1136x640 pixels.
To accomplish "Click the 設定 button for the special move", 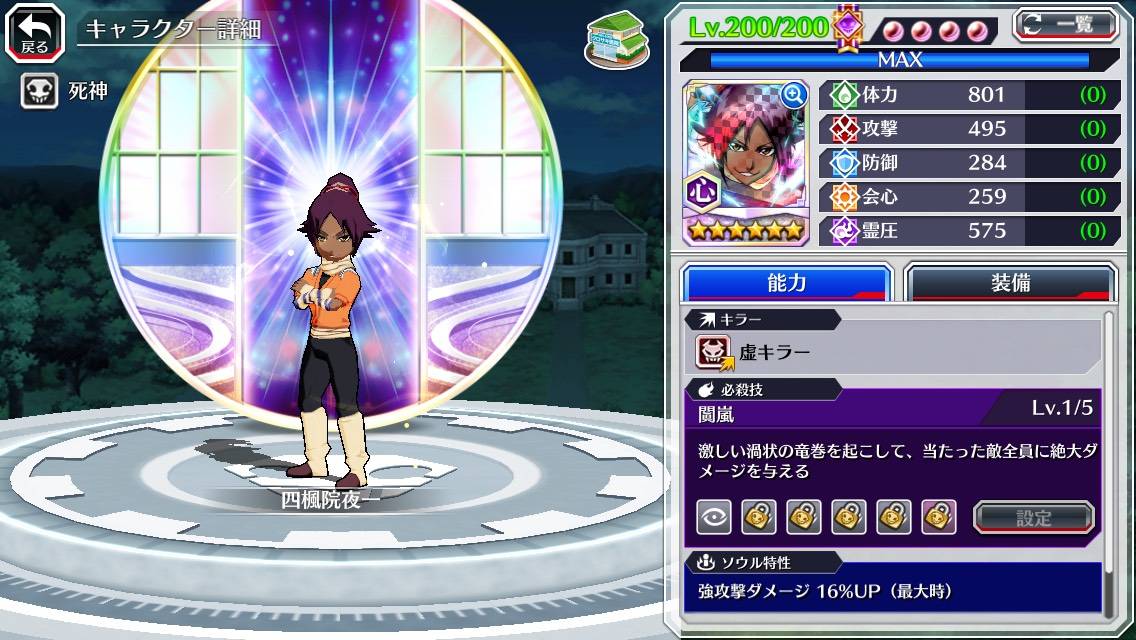I will (x=1034, y=518).
